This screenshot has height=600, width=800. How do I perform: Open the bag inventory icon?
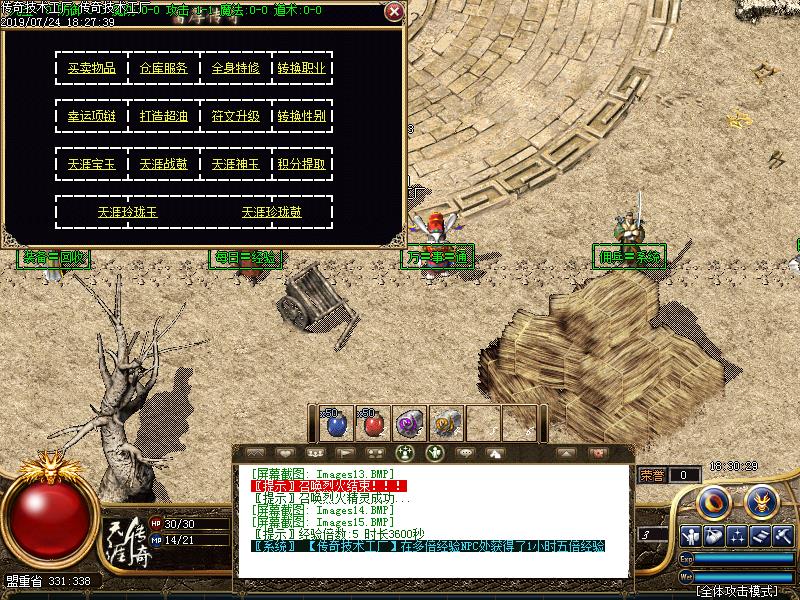coord(714,537)
